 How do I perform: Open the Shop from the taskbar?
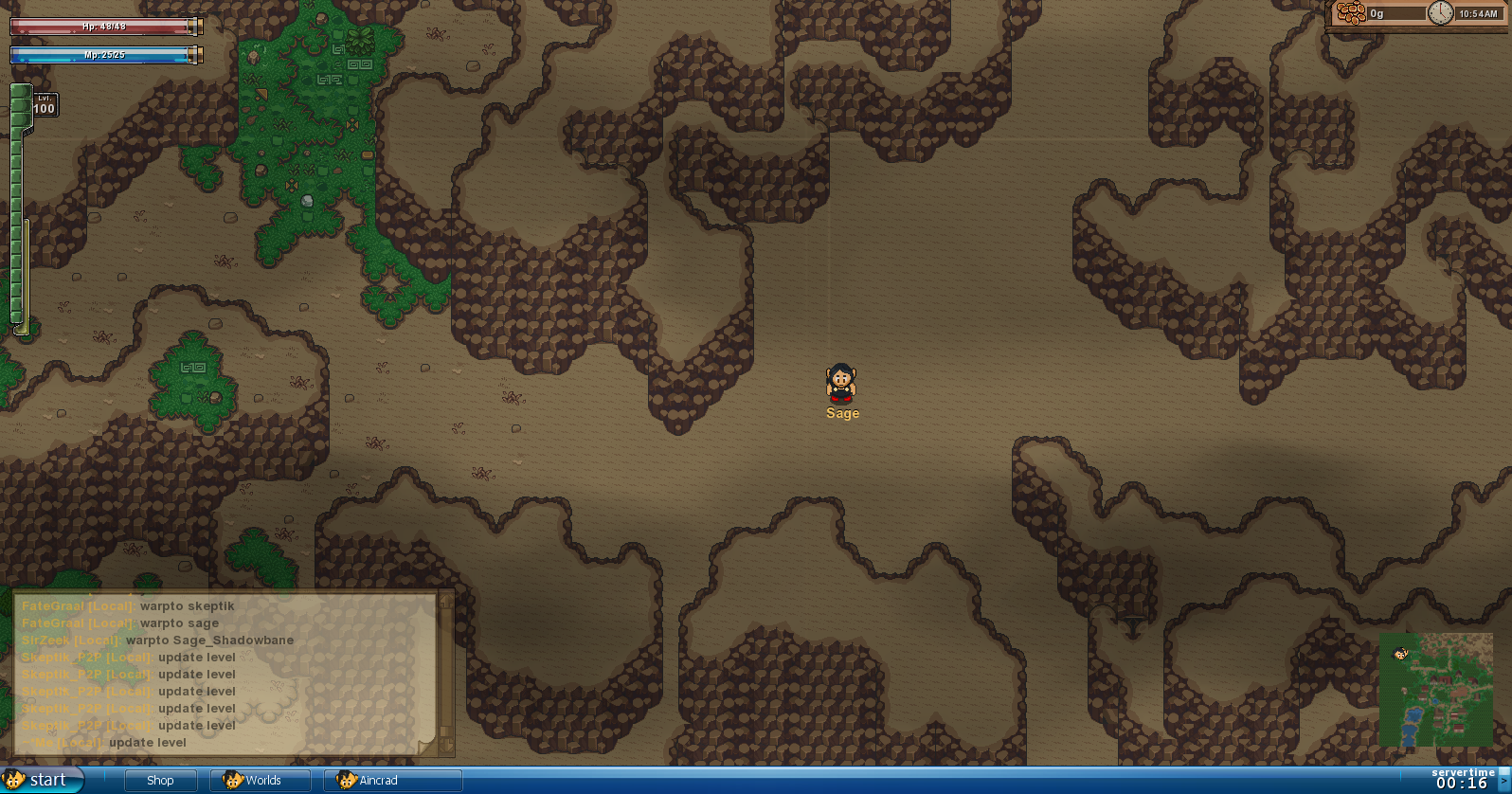coord(160,781)
